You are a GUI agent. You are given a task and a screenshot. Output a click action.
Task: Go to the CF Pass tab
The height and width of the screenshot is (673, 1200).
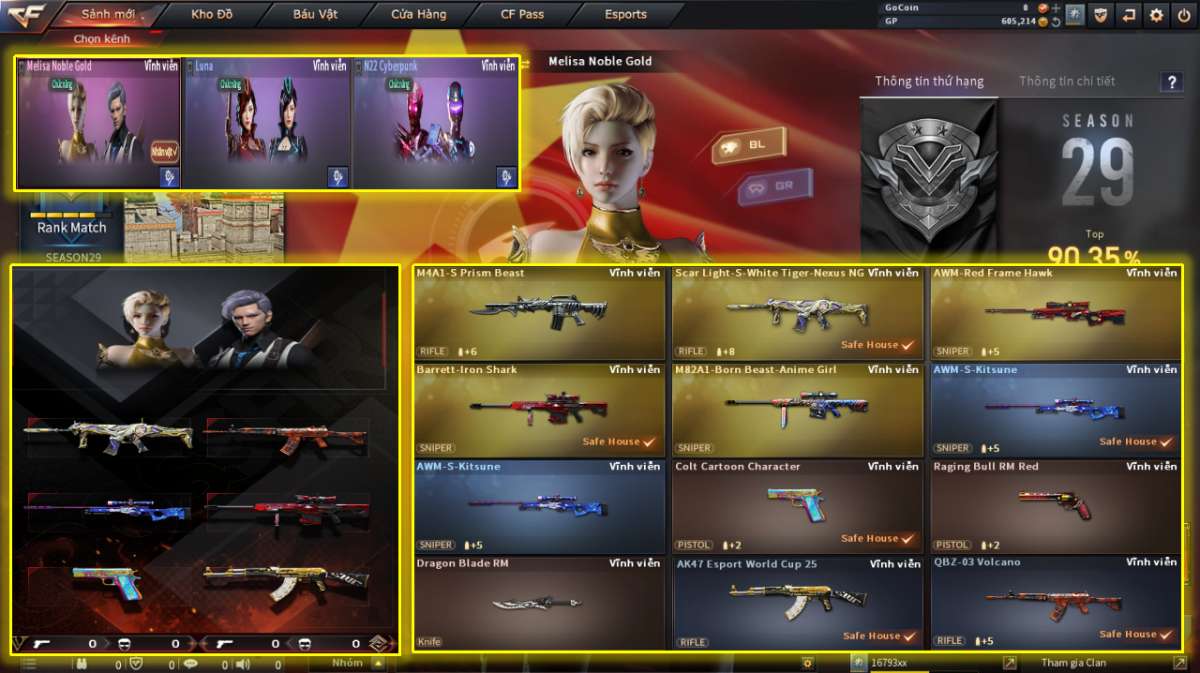pyautogui.click(x=522, y=15)
